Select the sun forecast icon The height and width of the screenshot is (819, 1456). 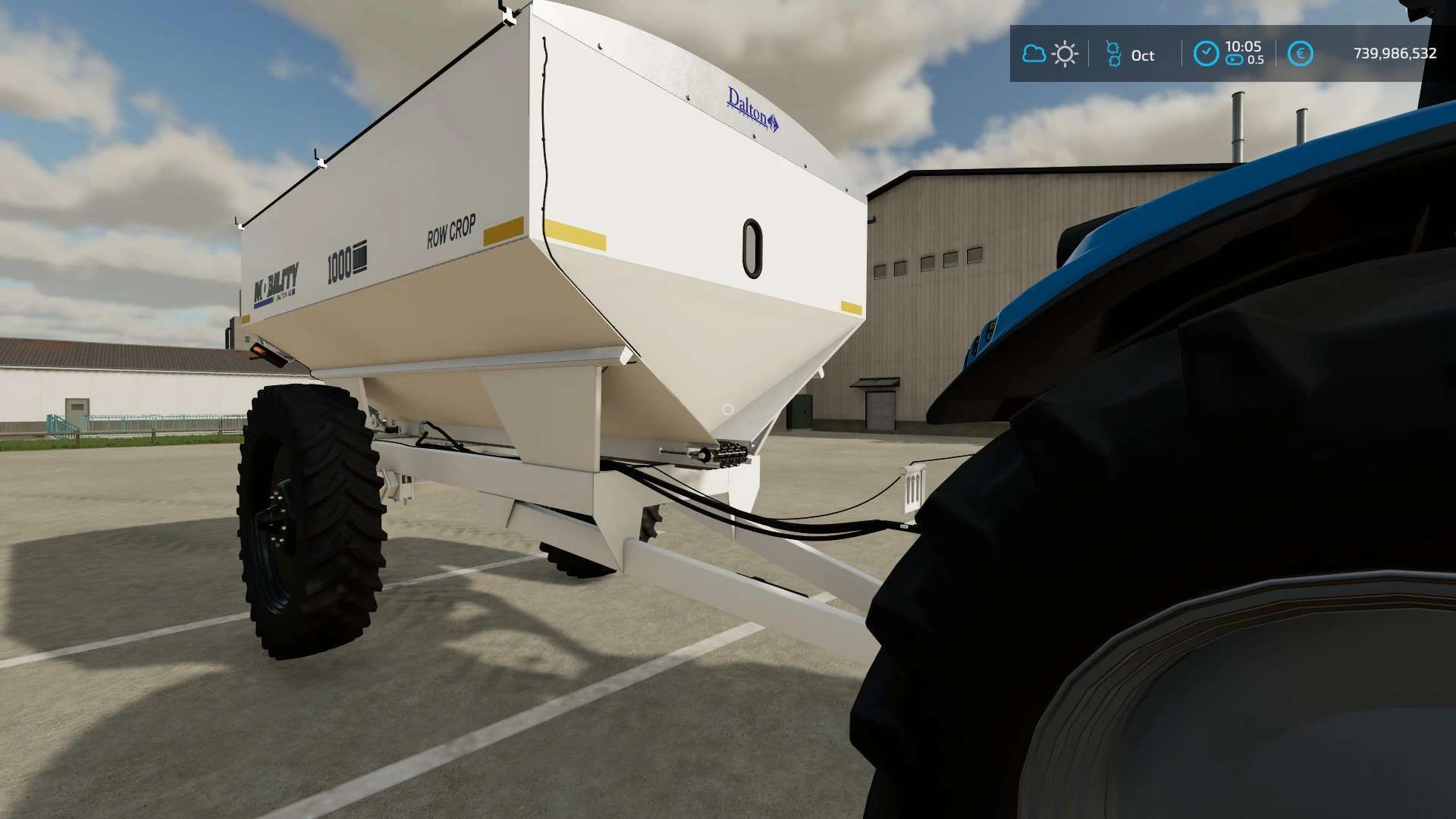coord(1064,54)
